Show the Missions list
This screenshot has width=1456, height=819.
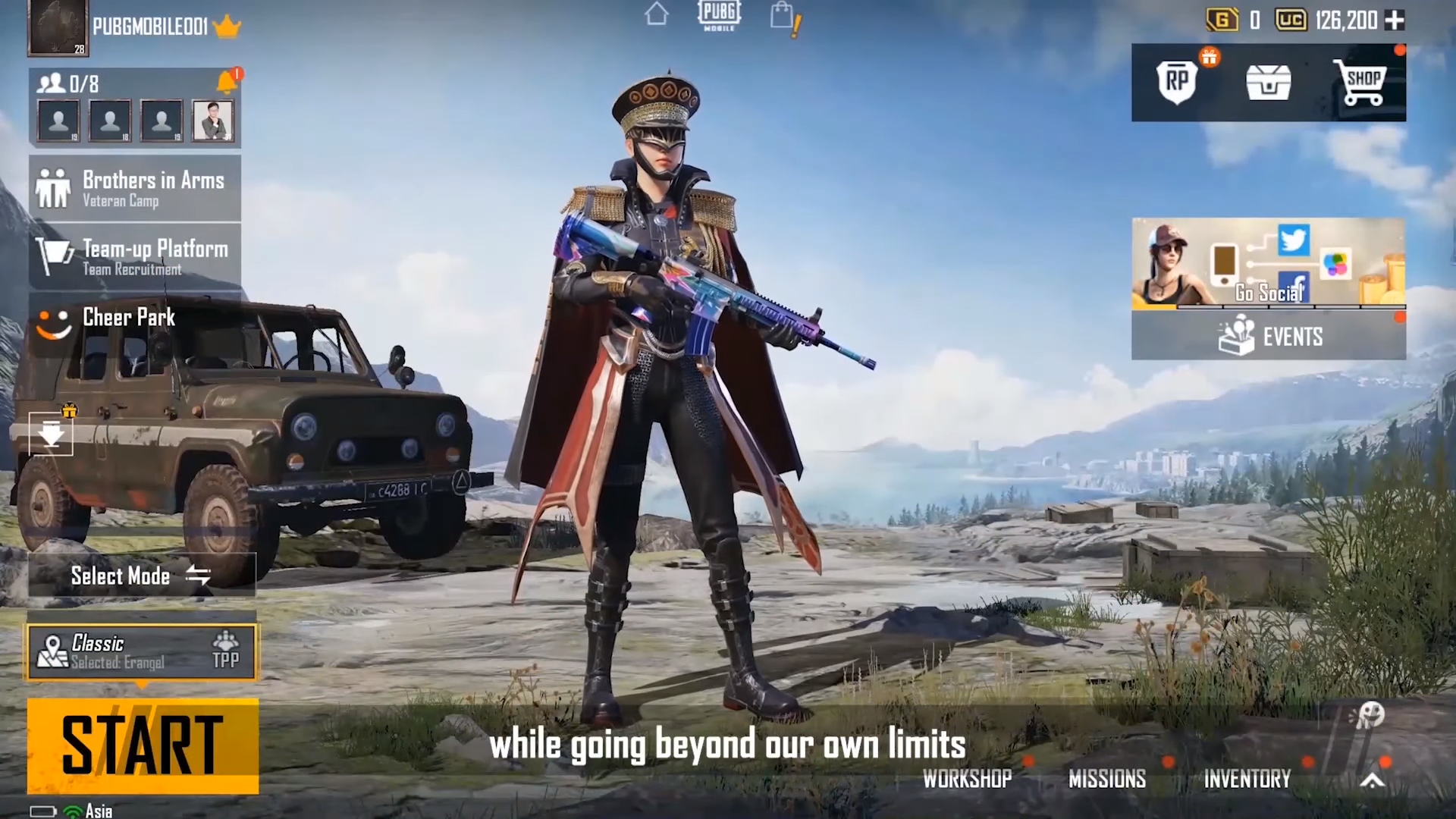[x=1106, y=779]
